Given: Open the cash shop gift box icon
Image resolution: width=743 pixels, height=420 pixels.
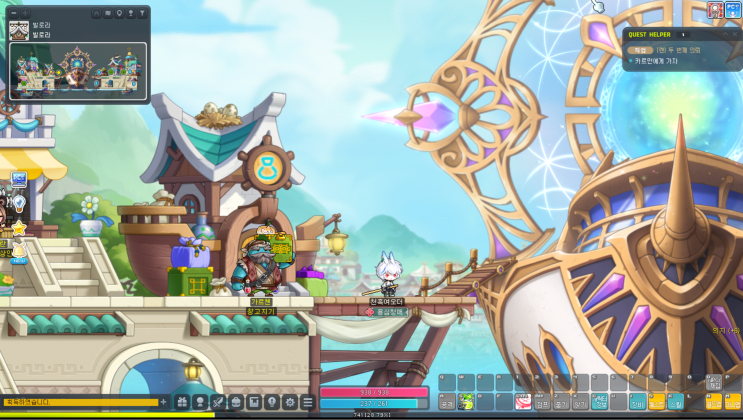Looking at the screenshot, I should pyautogui.click(x=181, y=402).
